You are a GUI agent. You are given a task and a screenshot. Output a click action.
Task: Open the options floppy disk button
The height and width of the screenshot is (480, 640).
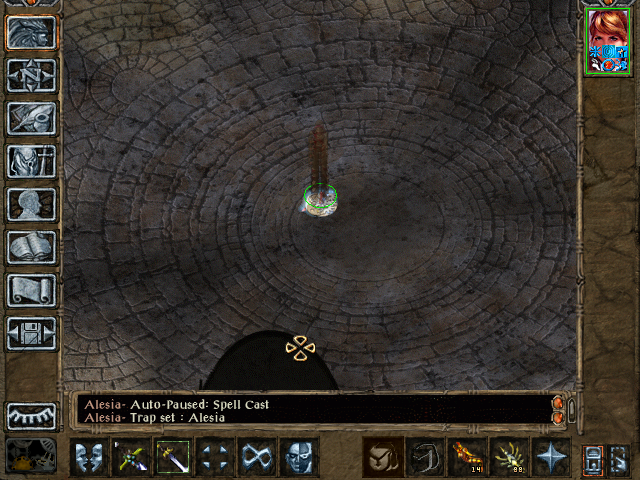(x=31, y=333)
